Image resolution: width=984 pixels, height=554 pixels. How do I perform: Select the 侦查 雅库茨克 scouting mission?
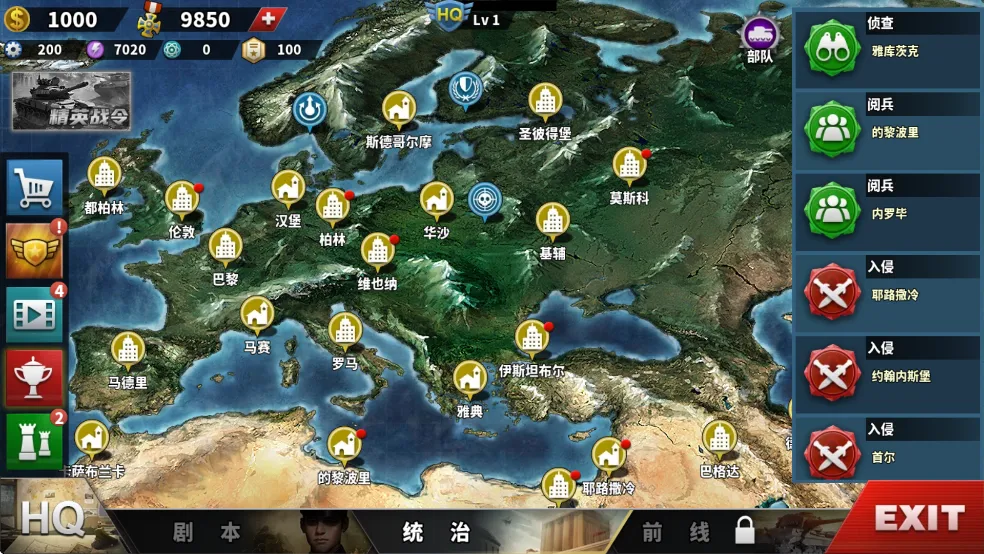point(888,48)
